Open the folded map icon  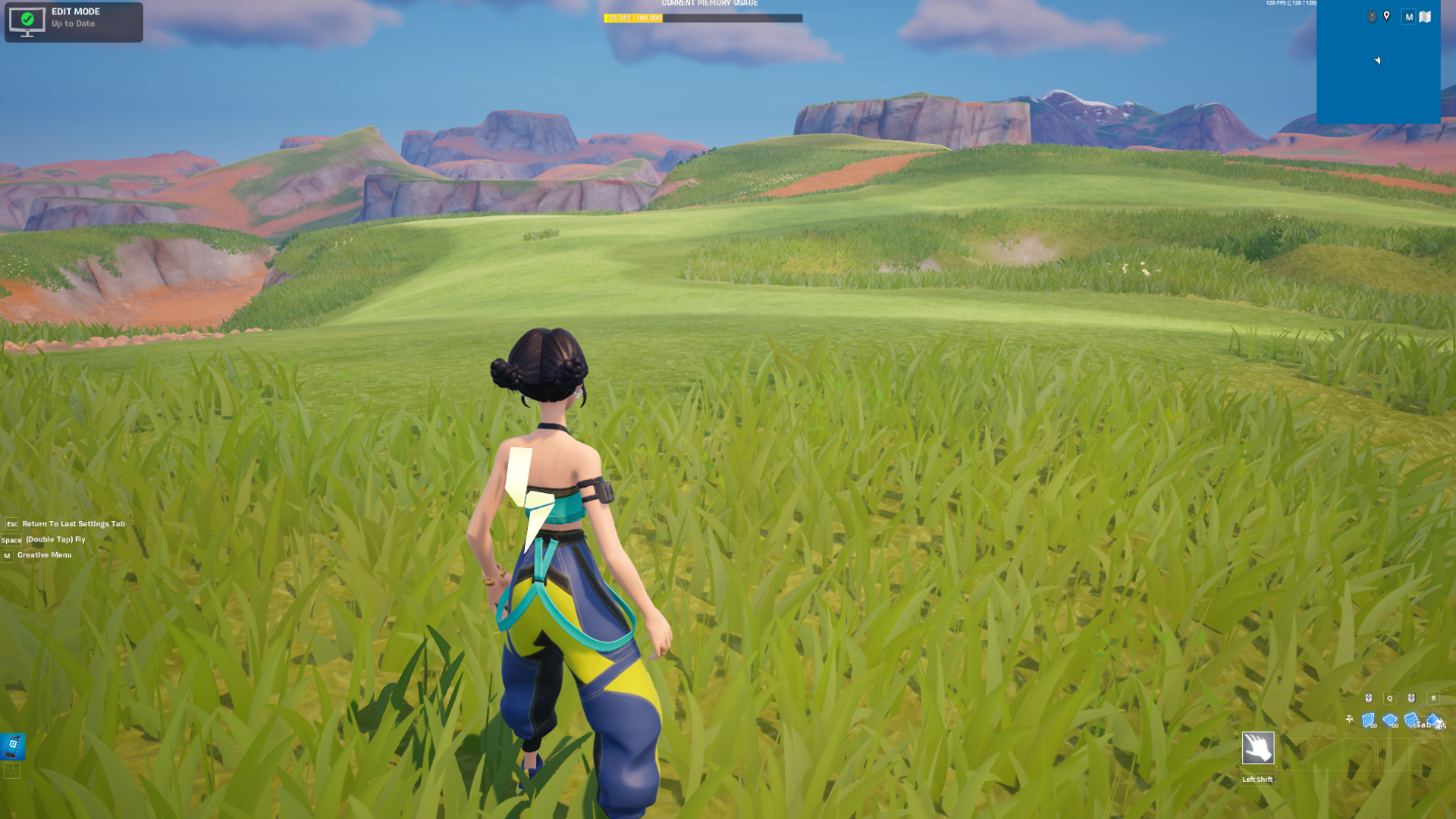[1425, 17]
